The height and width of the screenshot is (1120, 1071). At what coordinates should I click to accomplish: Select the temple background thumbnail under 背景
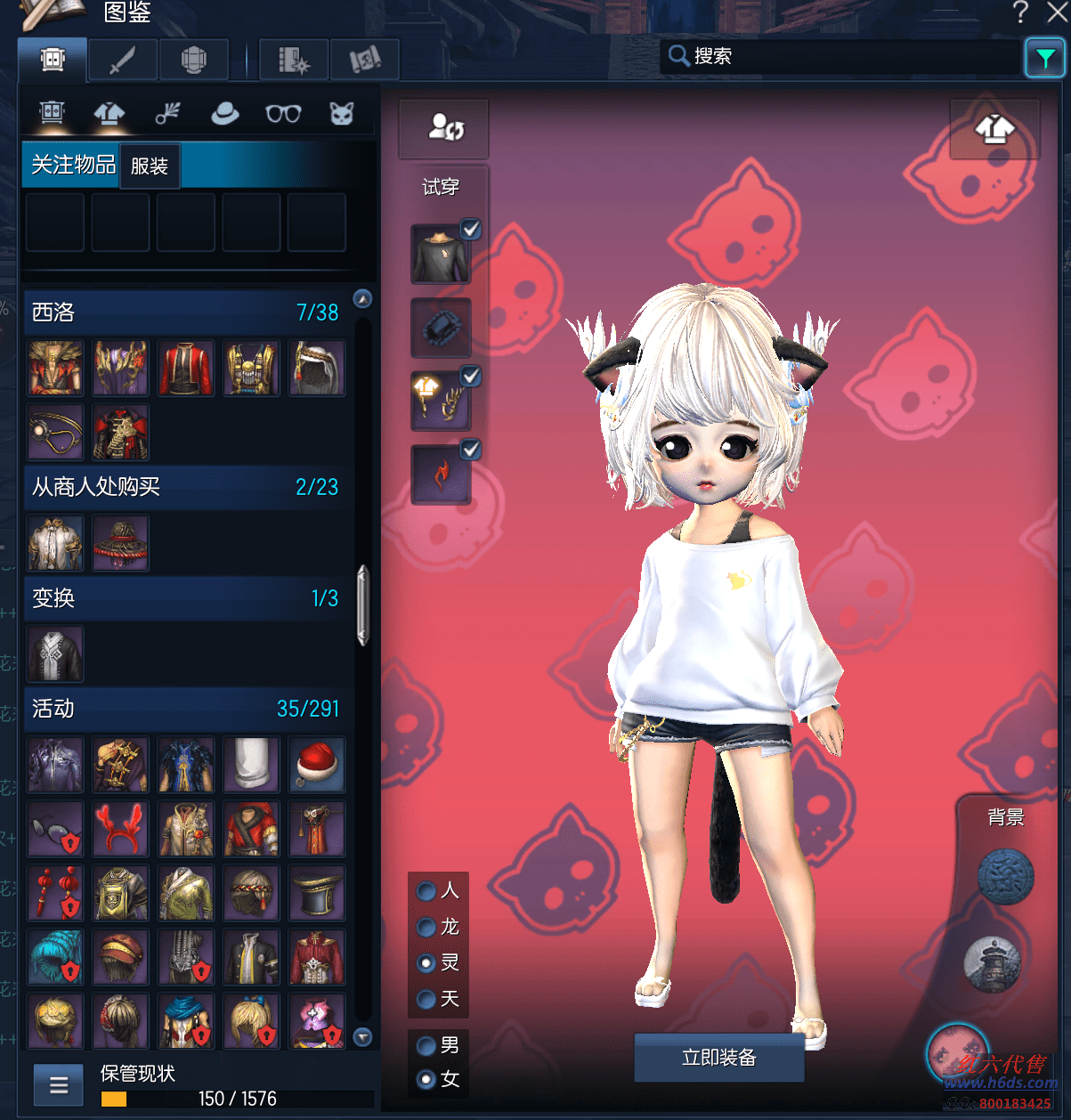point(991,963)
